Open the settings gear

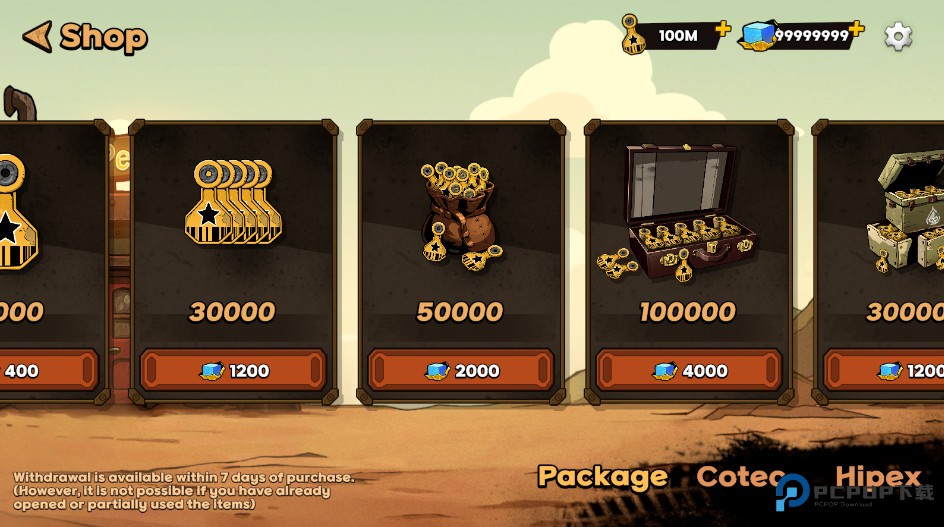click(898, 37)
